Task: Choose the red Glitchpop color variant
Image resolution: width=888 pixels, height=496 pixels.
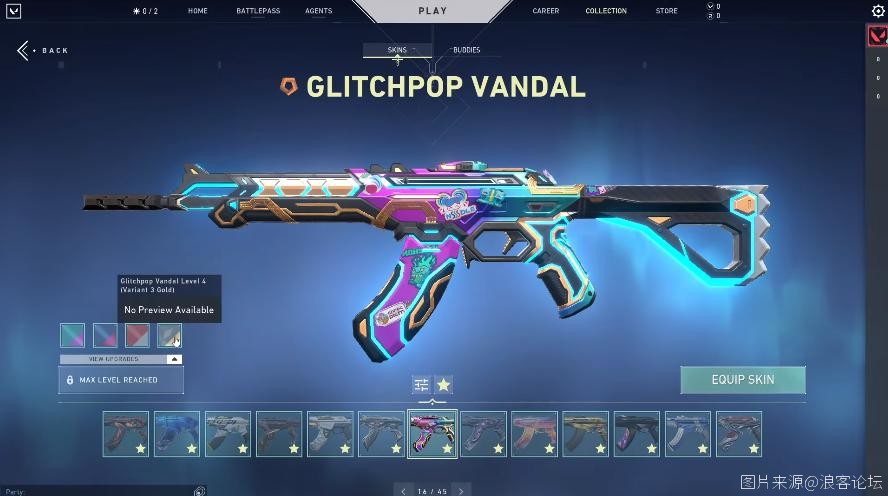Action: [137, 335]
